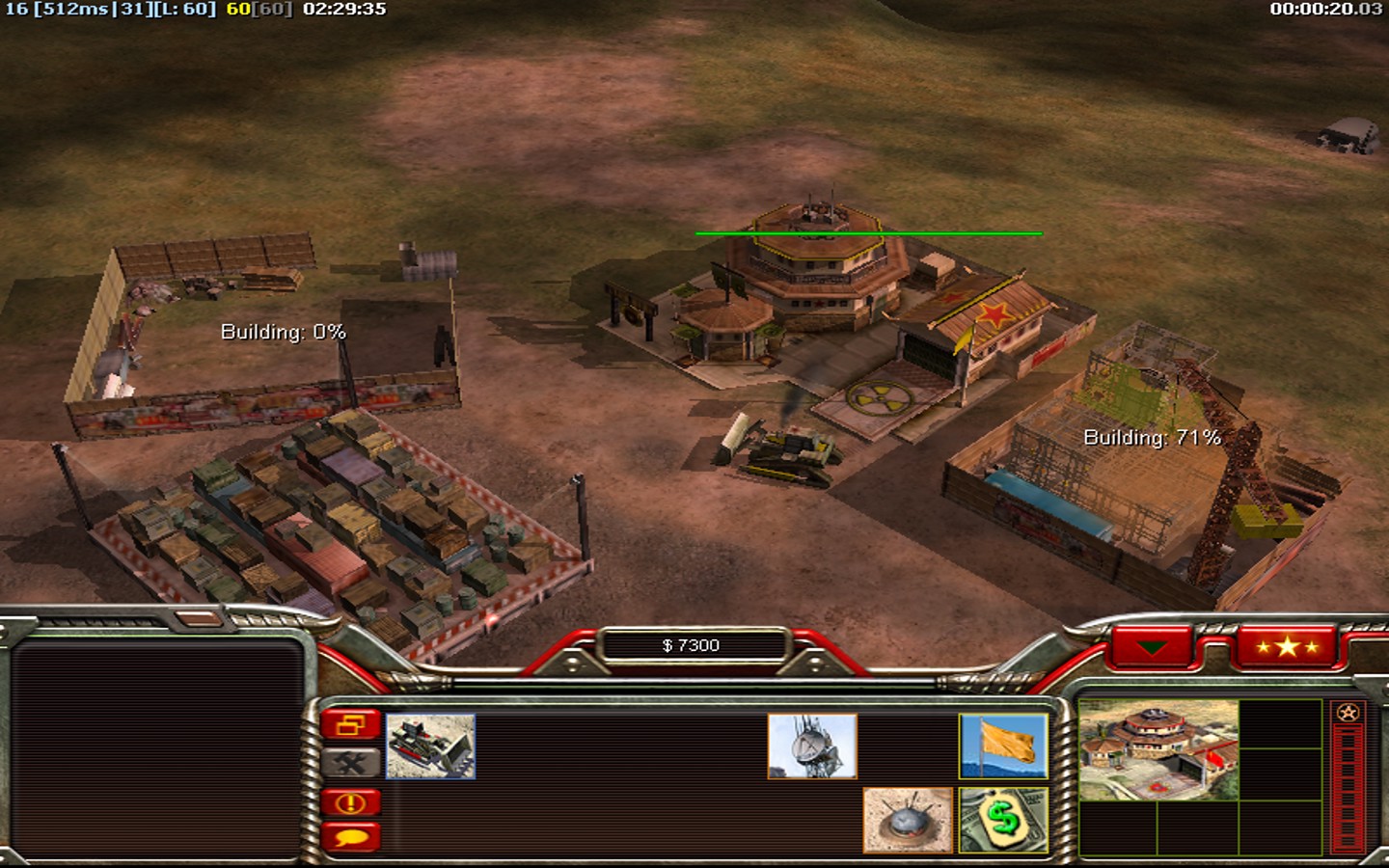1389x868 pixels.
Task: Set rally point with the flag icon
Action: [1003, 746]
